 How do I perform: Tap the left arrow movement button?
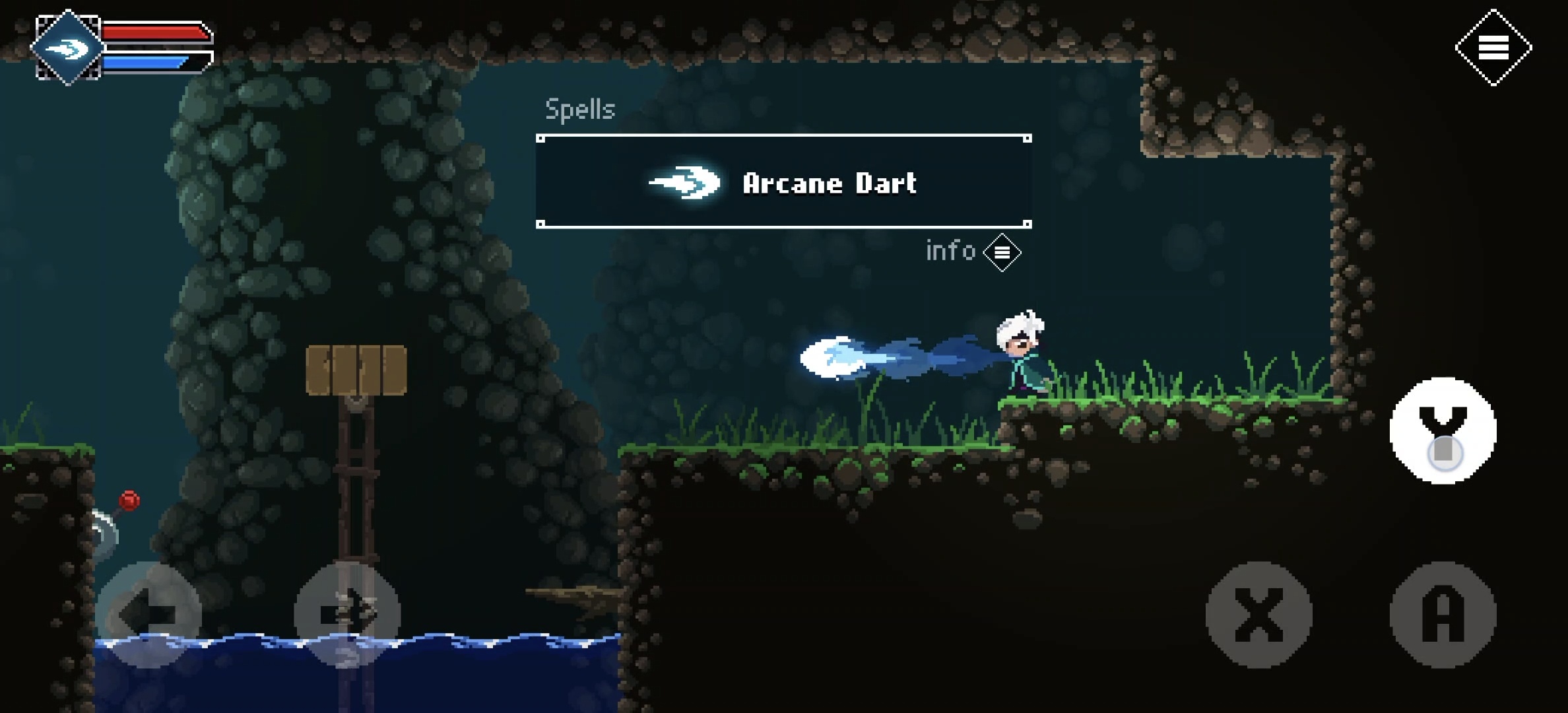click(148, 615)
